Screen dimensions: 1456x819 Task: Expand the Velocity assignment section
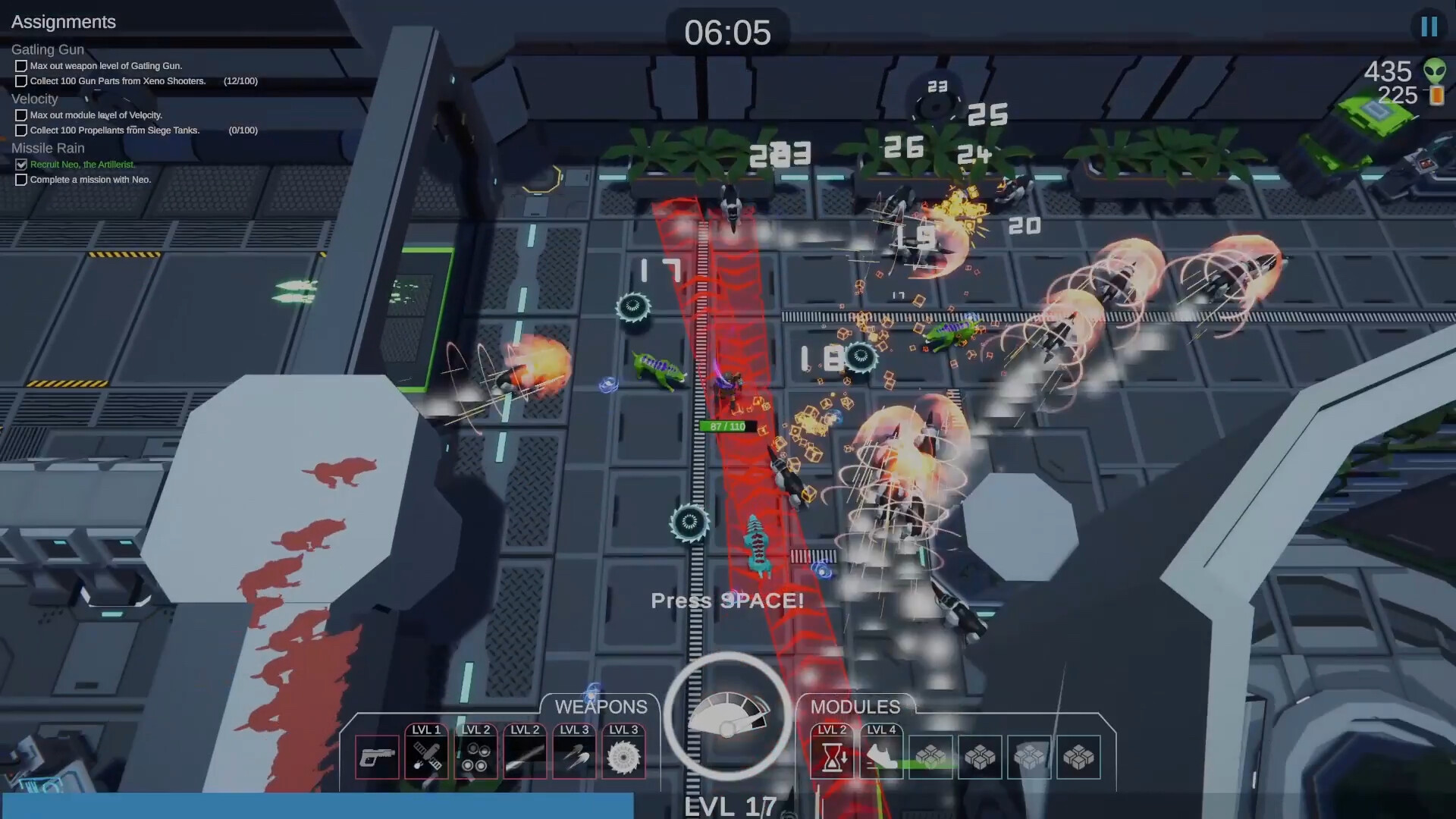pos(35,99)
